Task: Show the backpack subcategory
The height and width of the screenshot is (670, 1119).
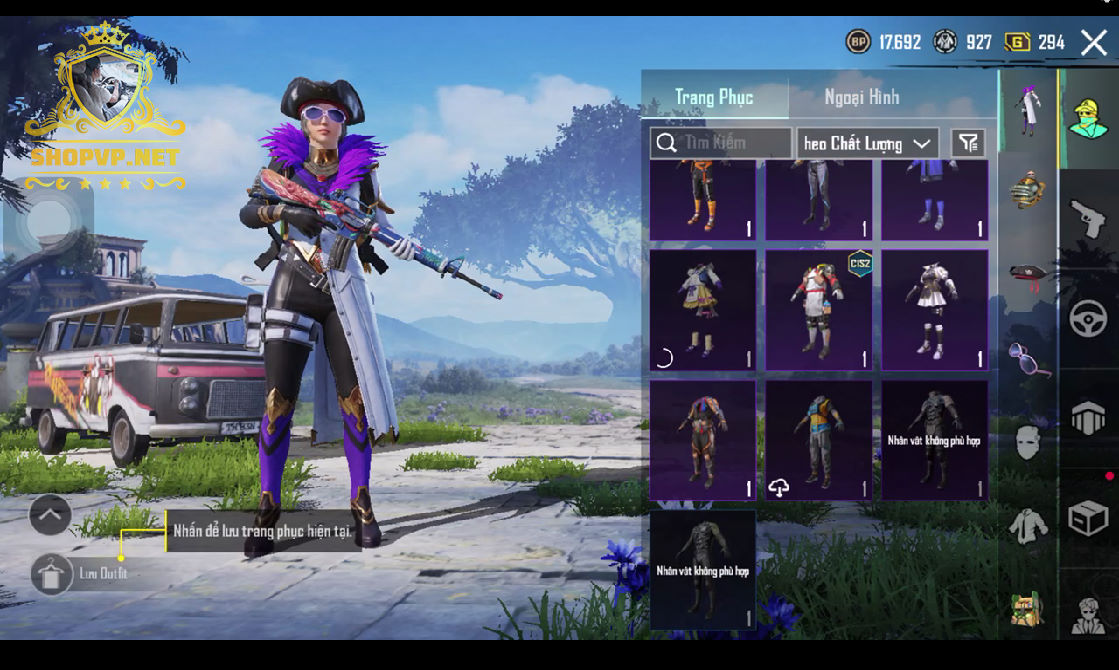Action: pos(1027,189)
